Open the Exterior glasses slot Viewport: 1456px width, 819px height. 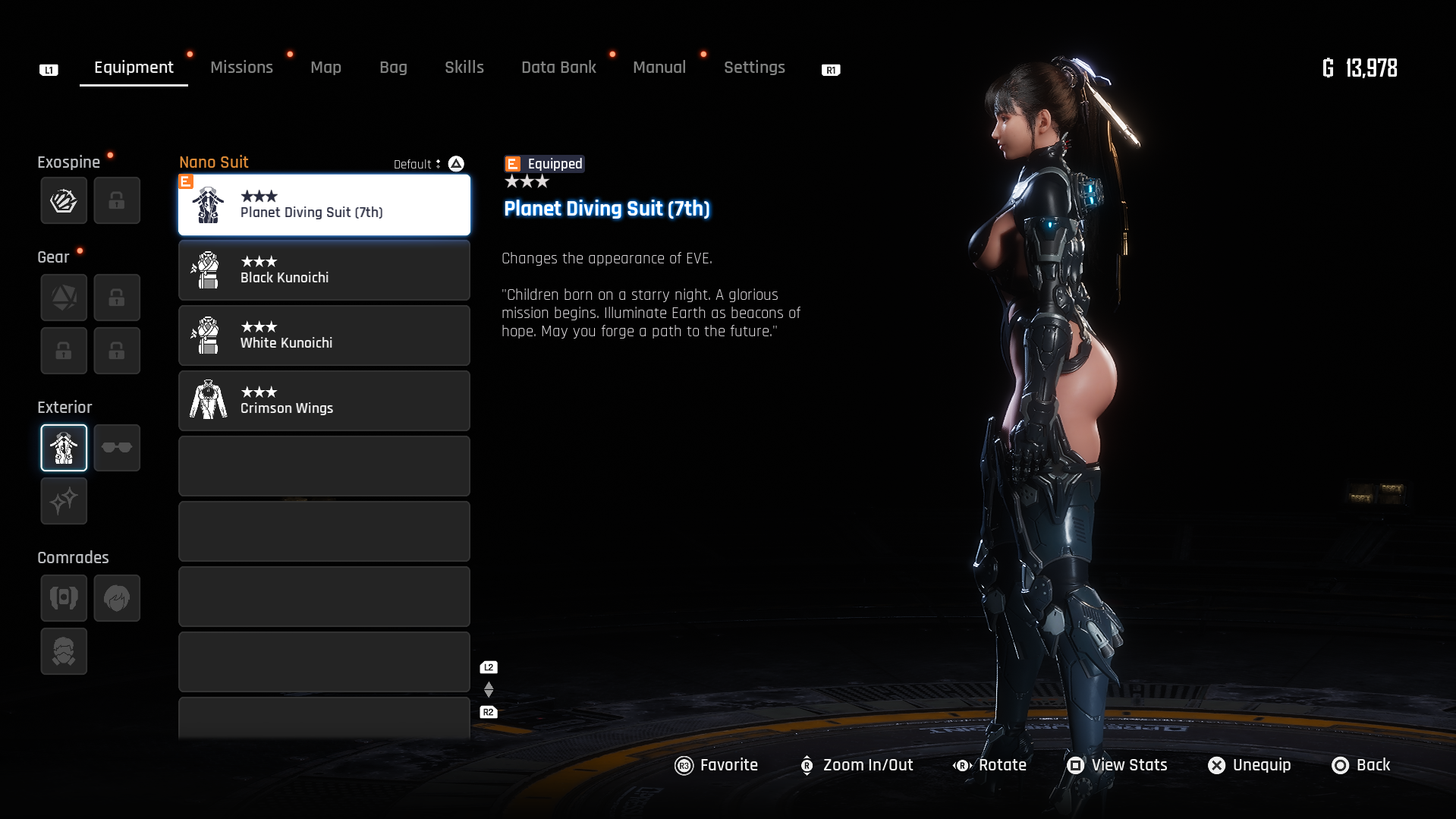pos(117,448)
